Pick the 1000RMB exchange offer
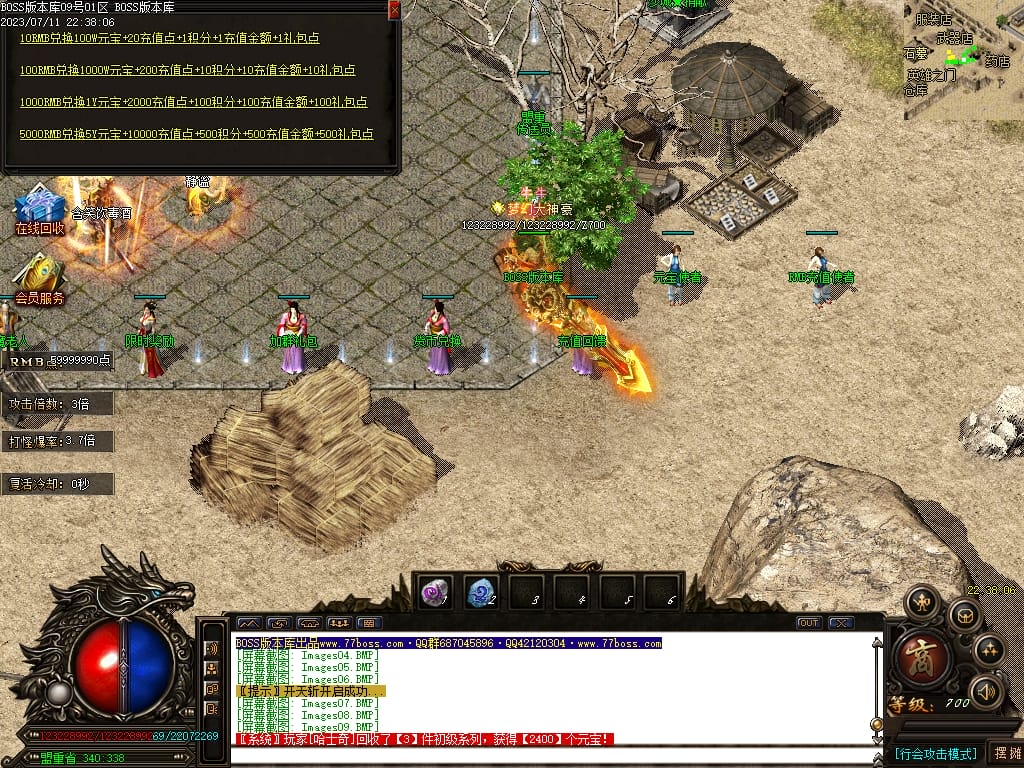Image resolution: width=1024 pixels, height=768 pixels. [x=193, y=102]
